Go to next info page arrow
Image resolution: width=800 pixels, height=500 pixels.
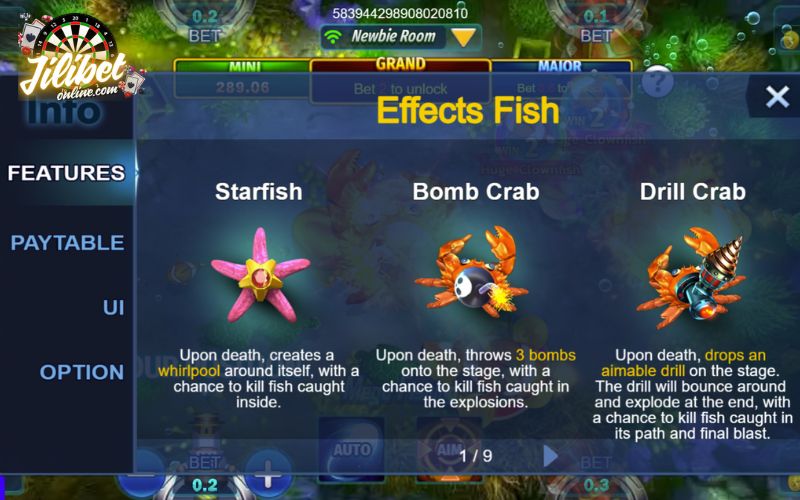(550, 456)
